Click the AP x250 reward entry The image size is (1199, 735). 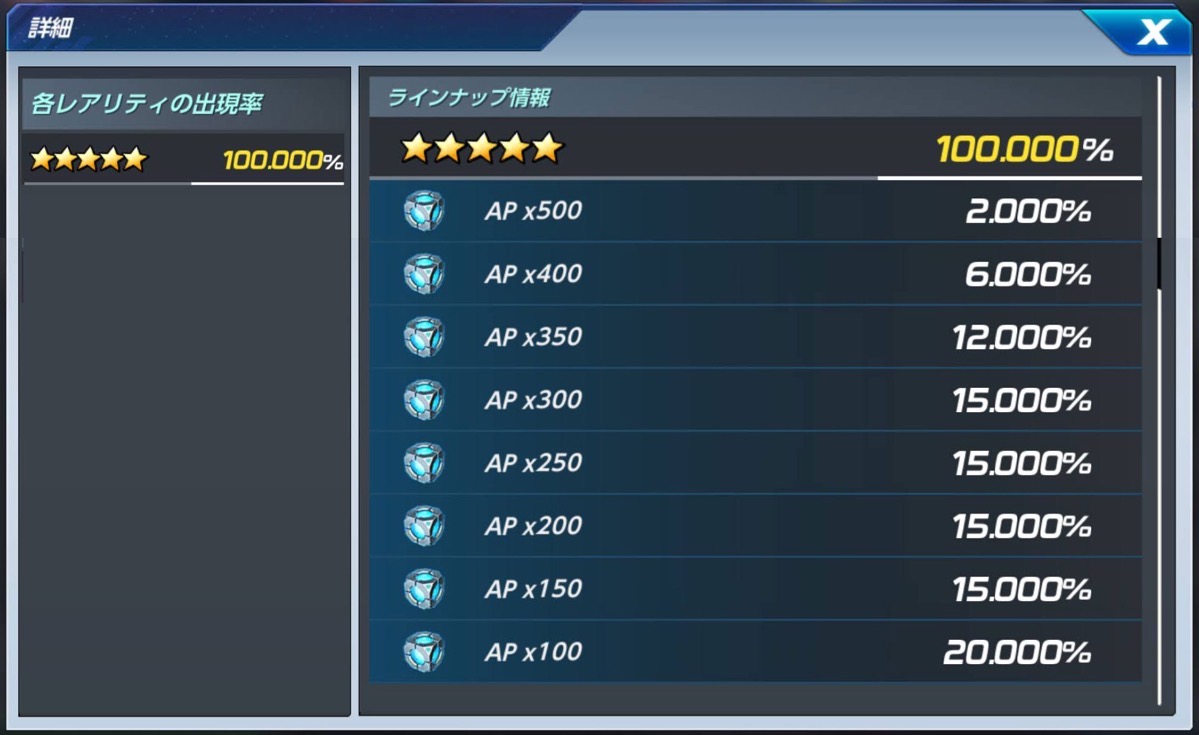755,464
